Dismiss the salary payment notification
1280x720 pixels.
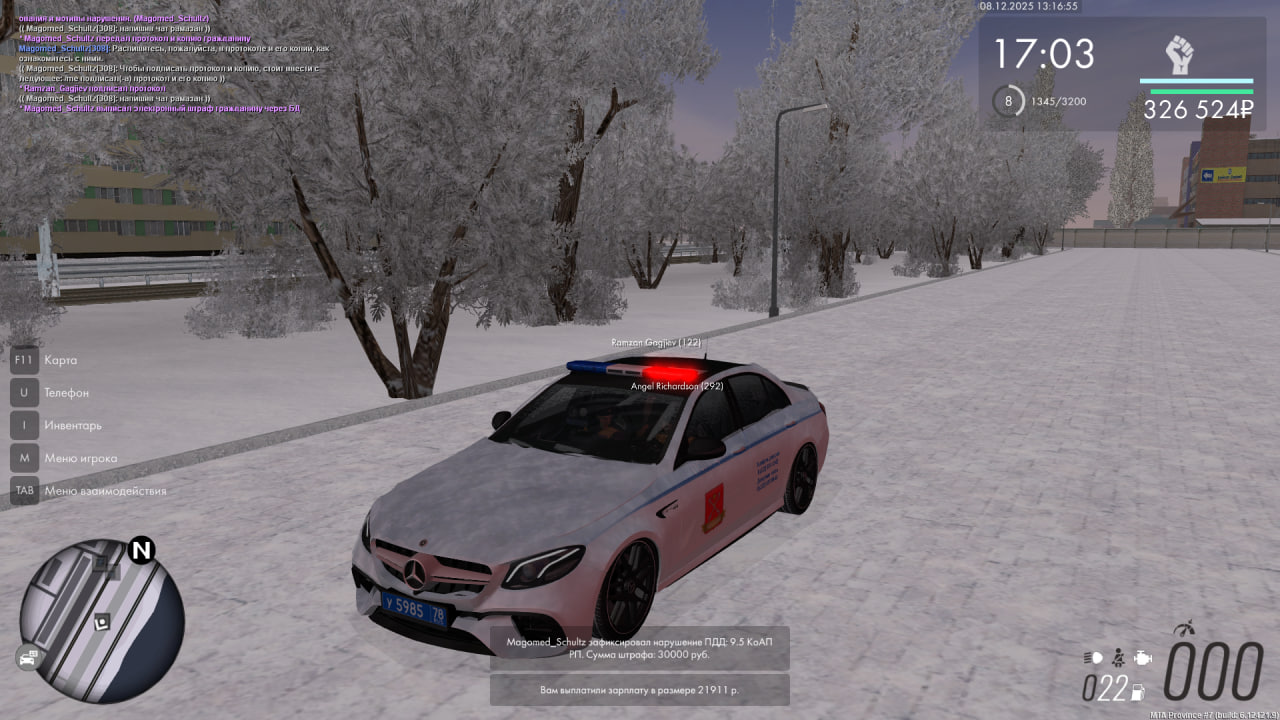click(x=639, y=689)
